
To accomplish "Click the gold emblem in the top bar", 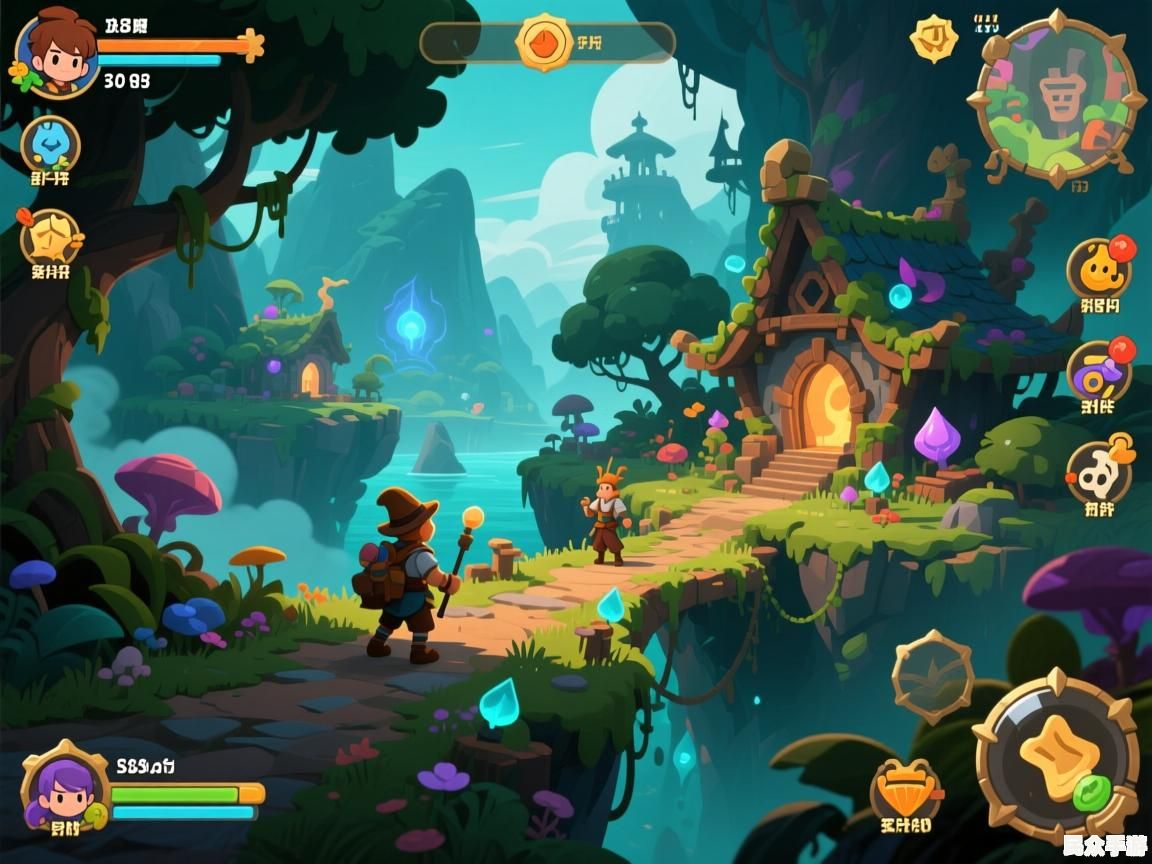I will (x=544, y=42).
